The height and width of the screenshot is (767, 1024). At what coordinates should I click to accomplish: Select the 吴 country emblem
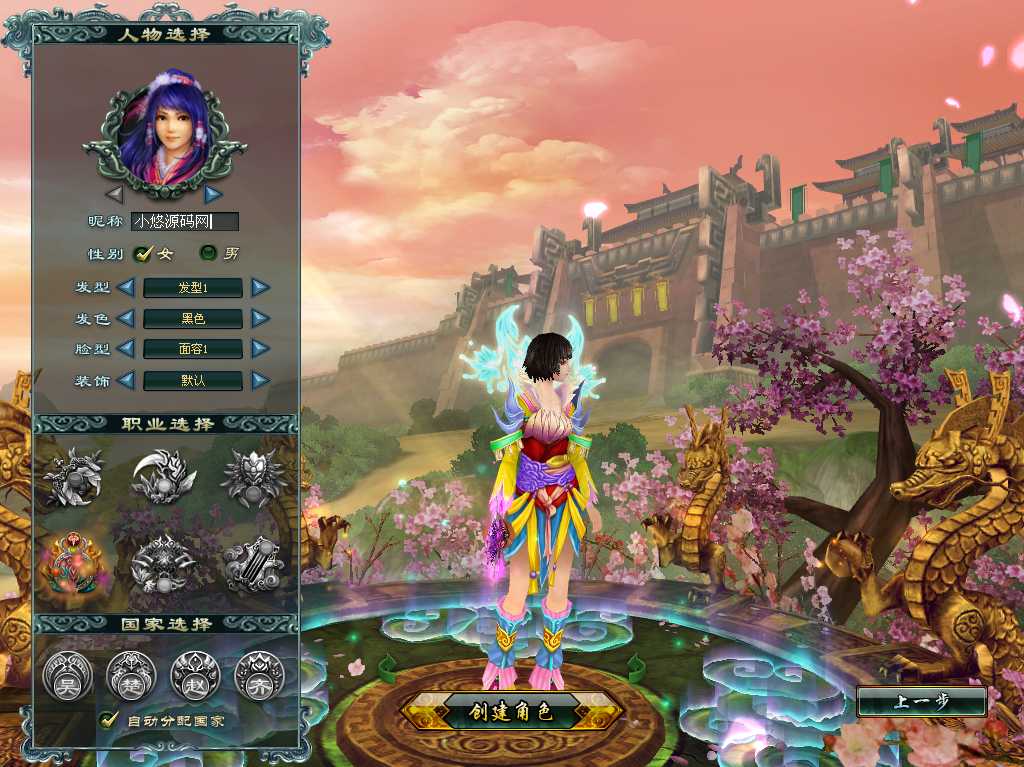(67, 676)
